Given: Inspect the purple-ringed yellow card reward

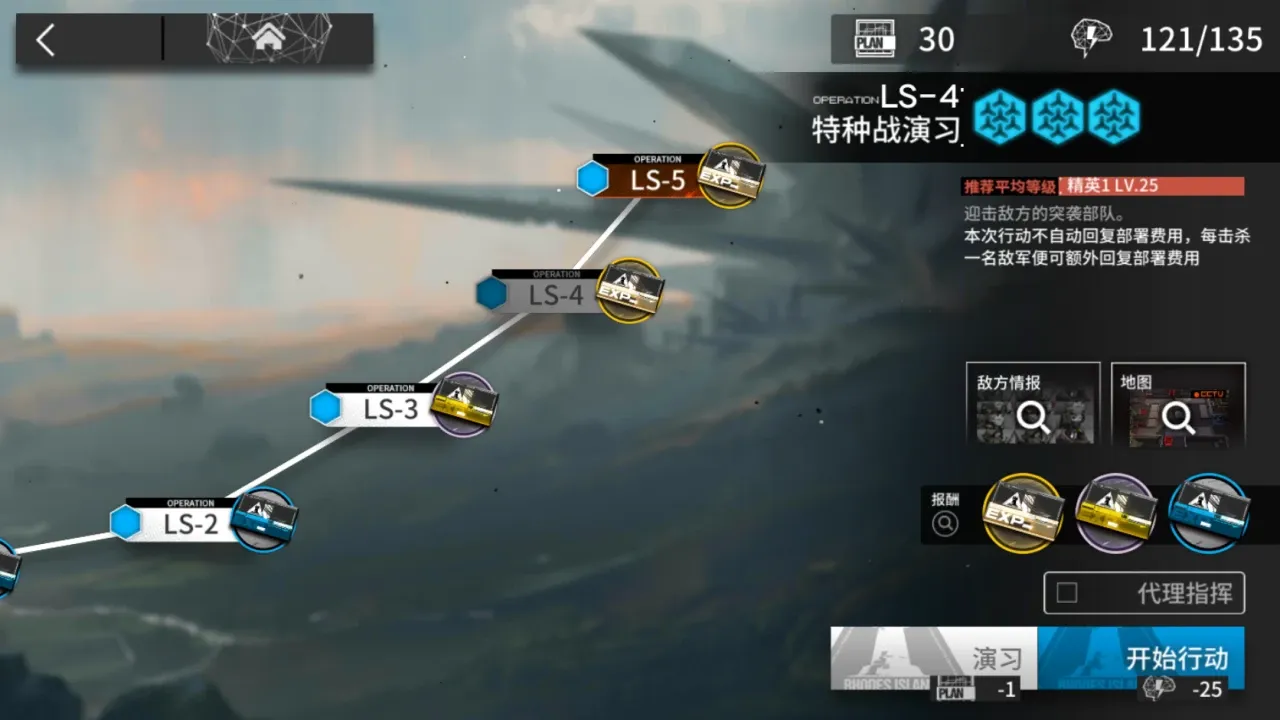Looking at the screenshot, I should (x=1115, y=513).
